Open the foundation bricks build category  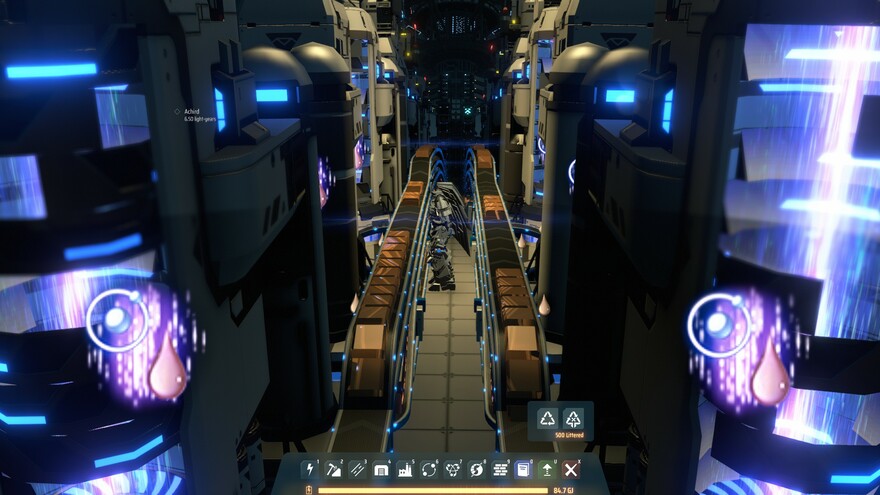(x=501, y=469)
